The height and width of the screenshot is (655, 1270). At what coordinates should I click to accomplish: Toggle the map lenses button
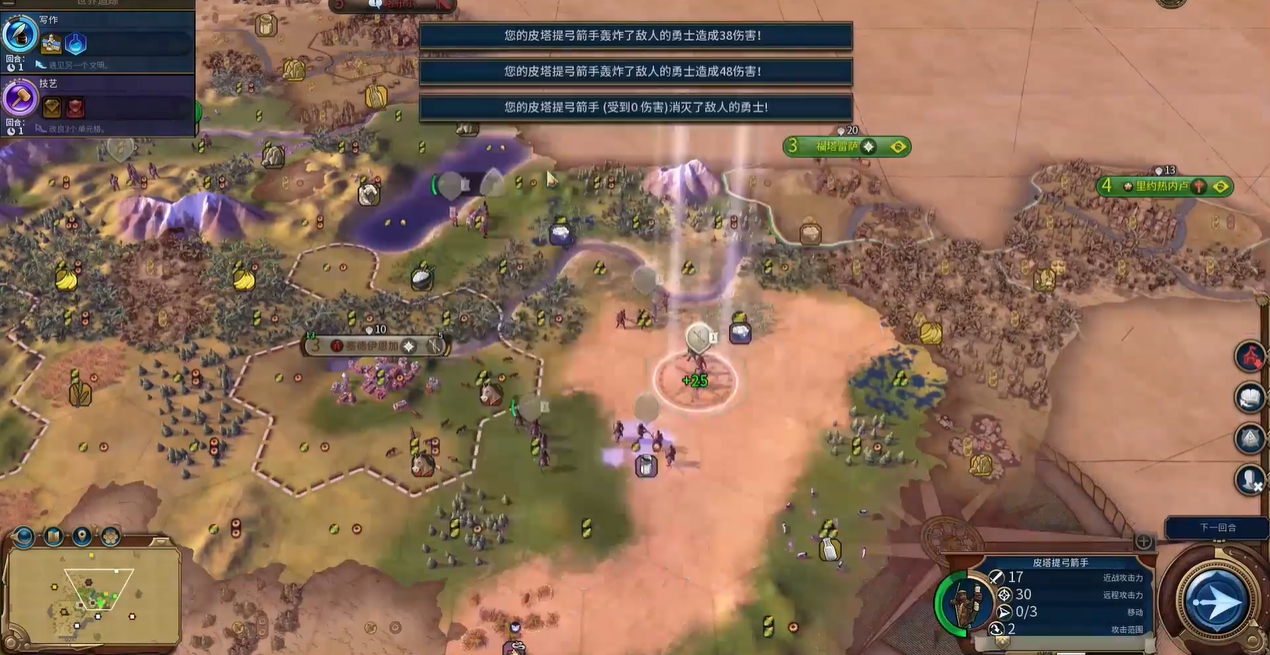tap(53, 537)
